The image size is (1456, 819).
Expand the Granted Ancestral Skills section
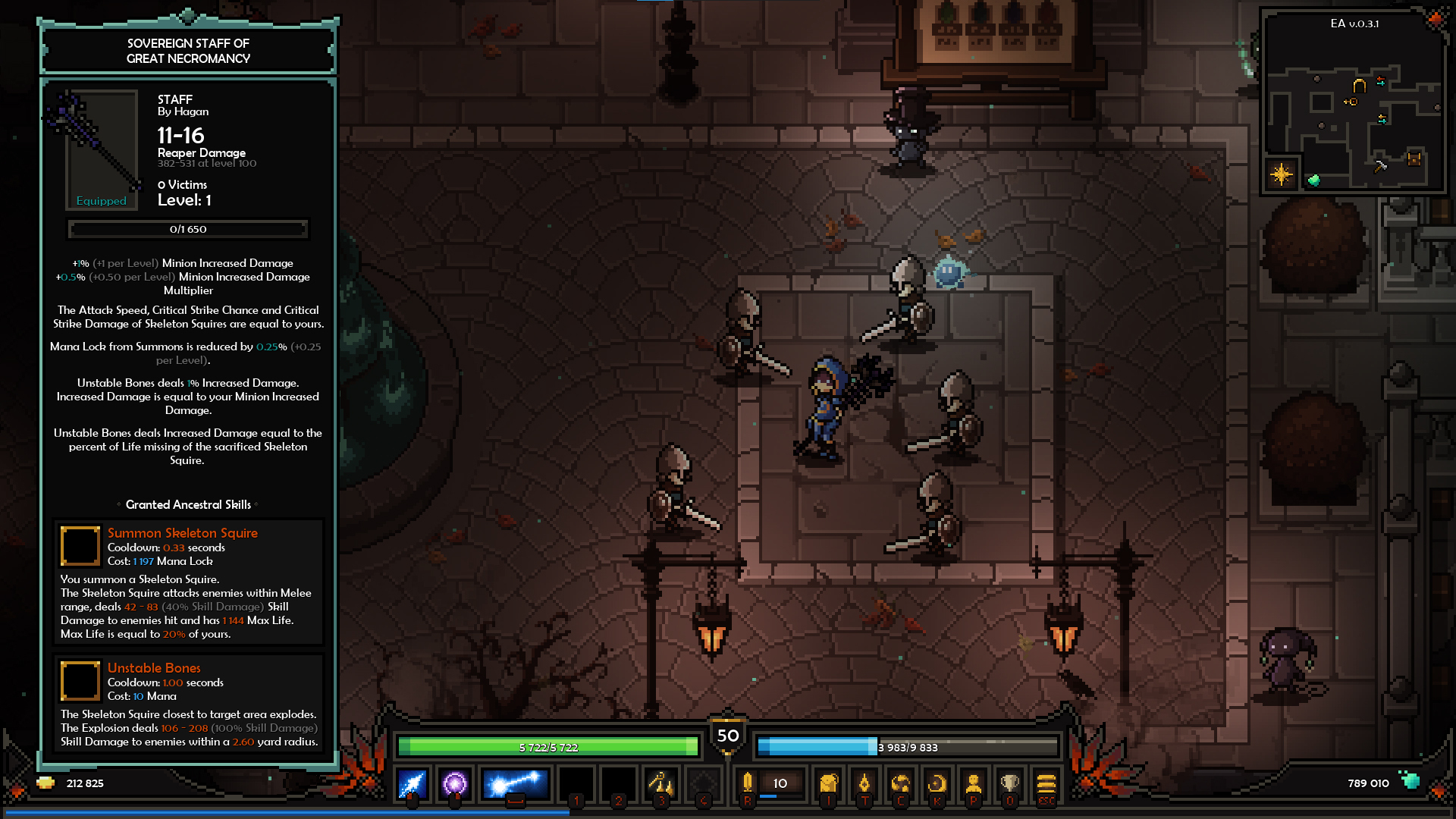pyautogui.click(x=187, y=504)
